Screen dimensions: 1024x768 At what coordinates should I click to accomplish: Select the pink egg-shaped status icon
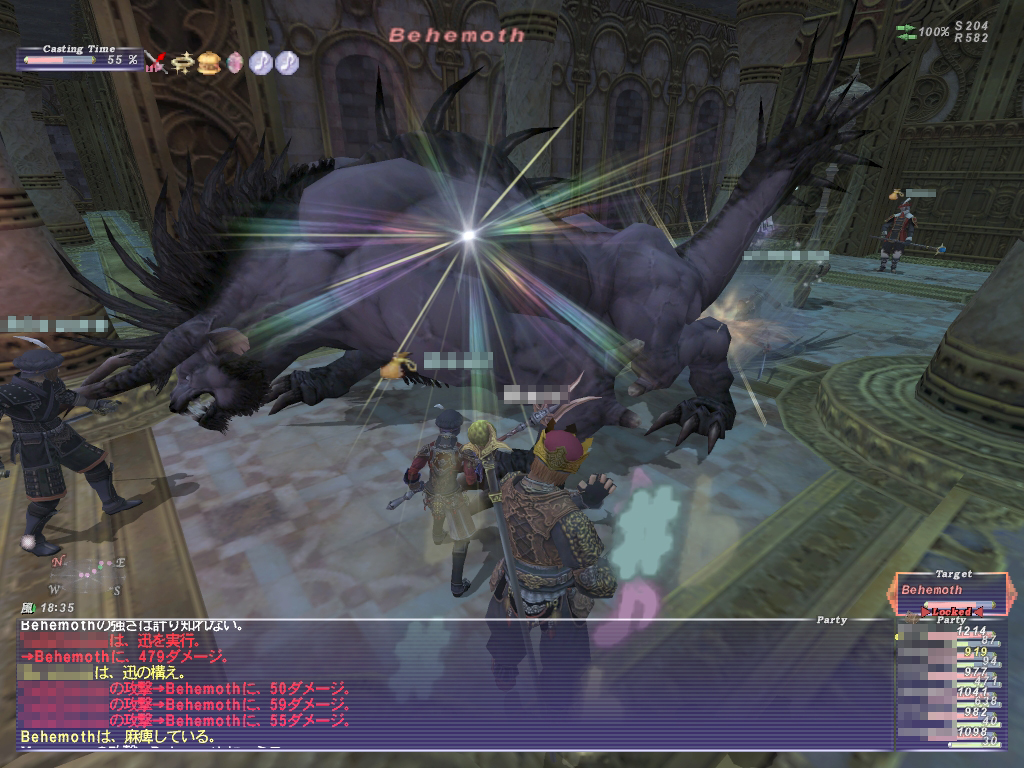pos(235,63)
